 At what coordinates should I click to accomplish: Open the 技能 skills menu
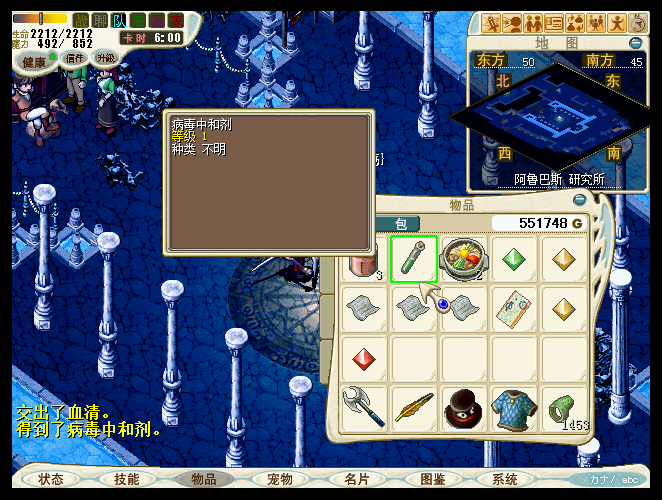pos(127,479)
